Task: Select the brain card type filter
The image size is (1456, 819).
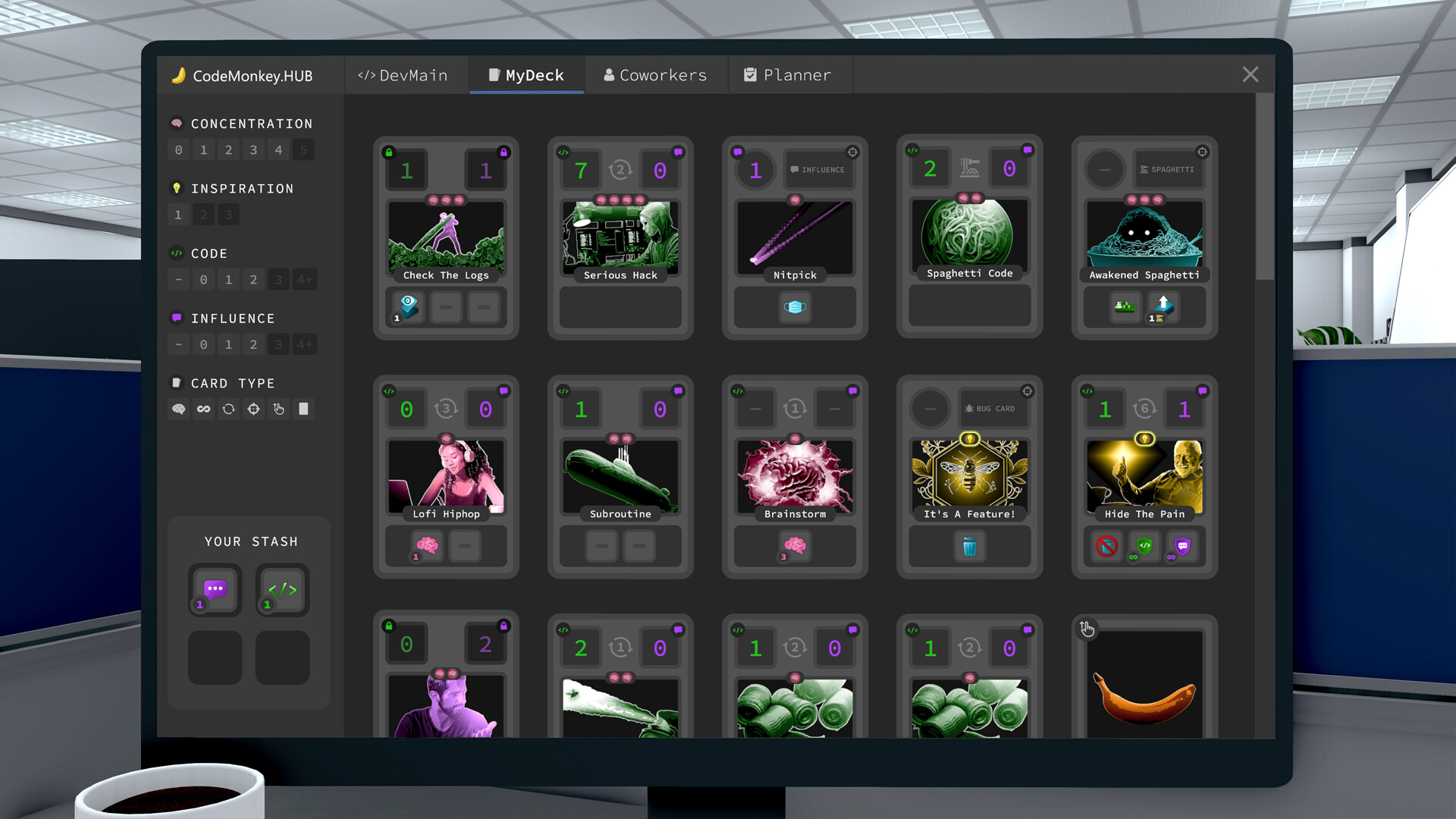Action: pos(178,409)
